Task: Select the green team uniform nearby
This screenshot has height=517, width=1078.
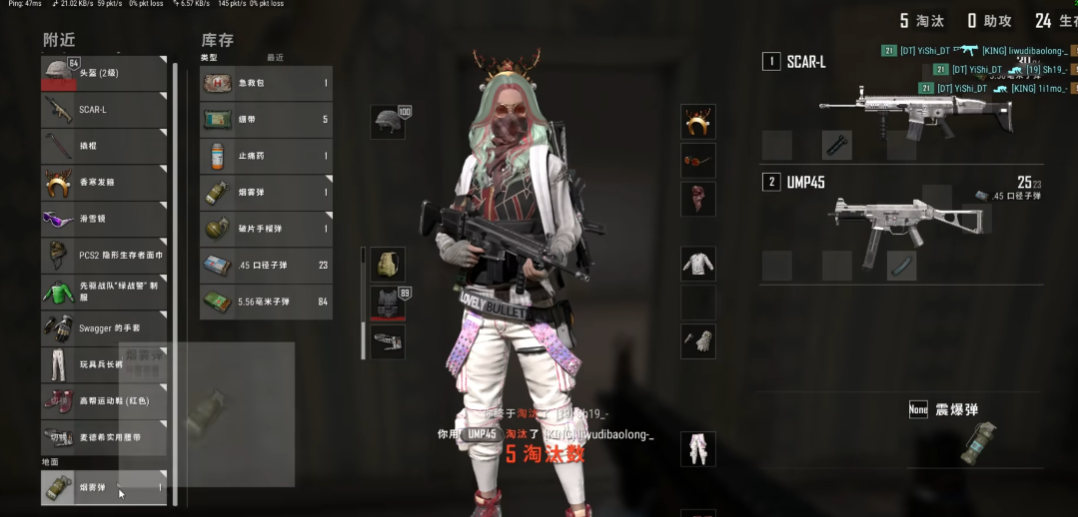Action: pos(104,291)
